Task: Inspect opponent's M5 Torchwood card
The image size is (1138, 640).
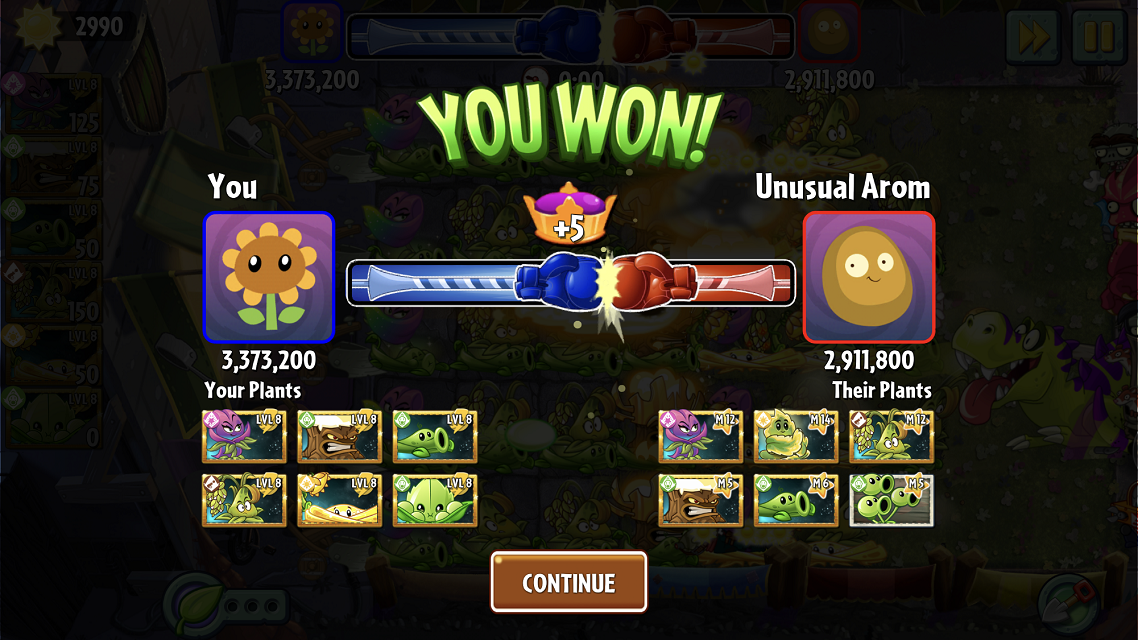Action: coord(700,500)
